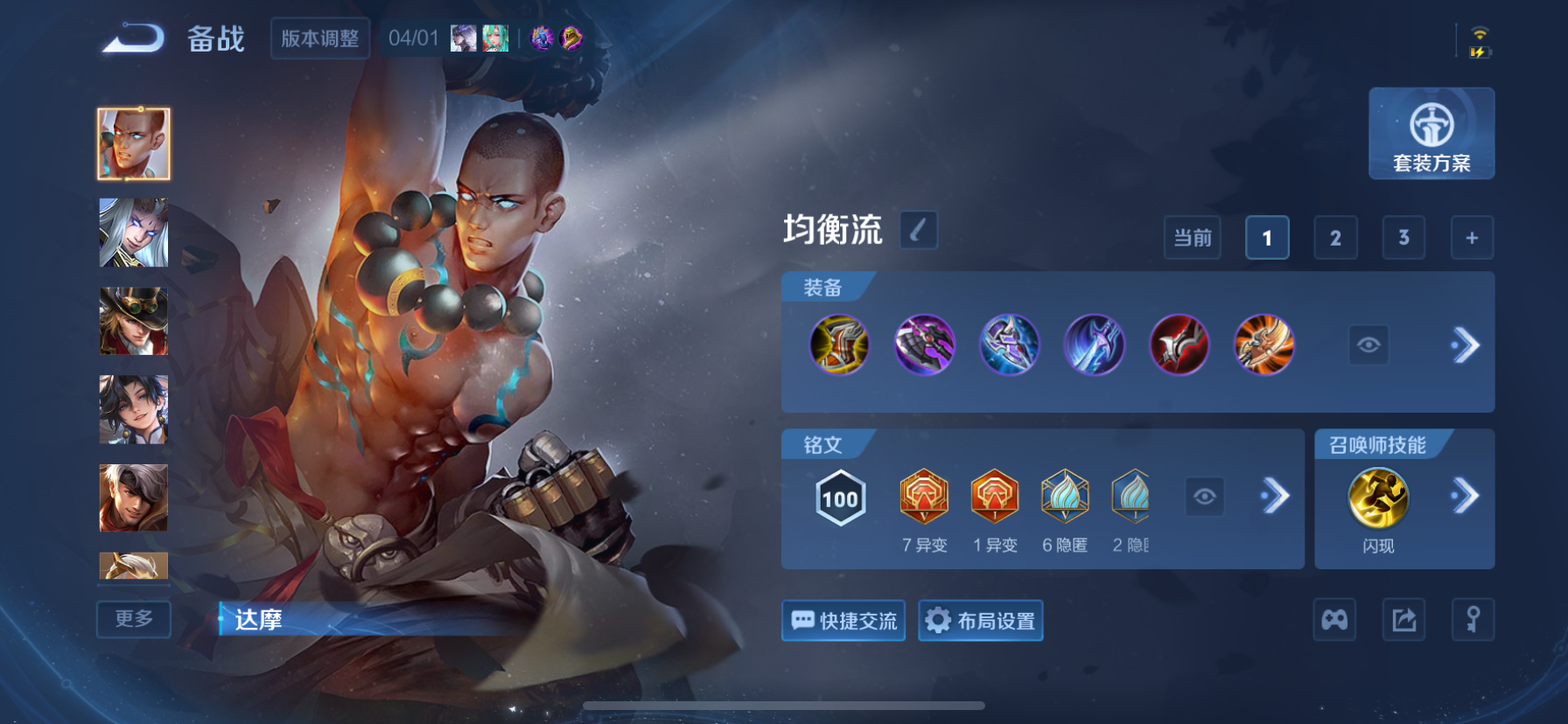The image size is (1568, 724).
Task: Select the 当前 (current) tab
Action: pos(1191,237)
